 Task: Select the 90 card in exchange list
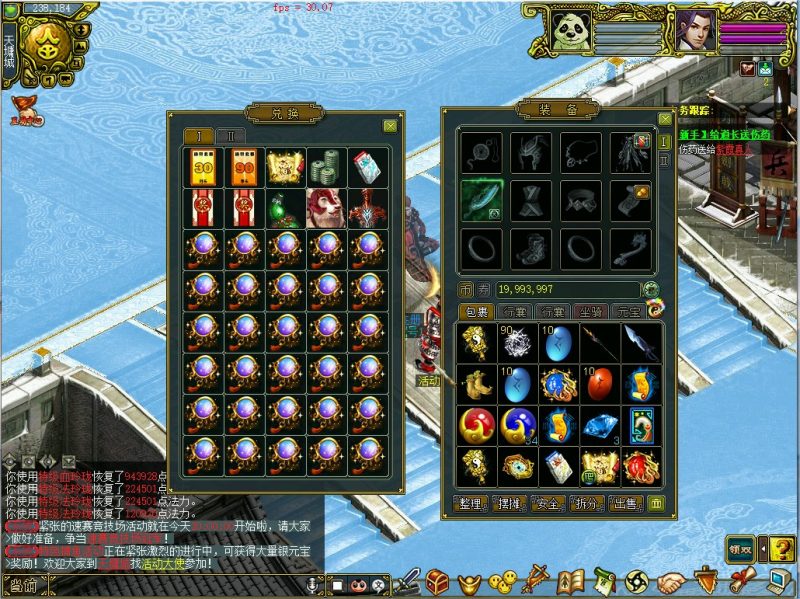[x=244, y=168]
